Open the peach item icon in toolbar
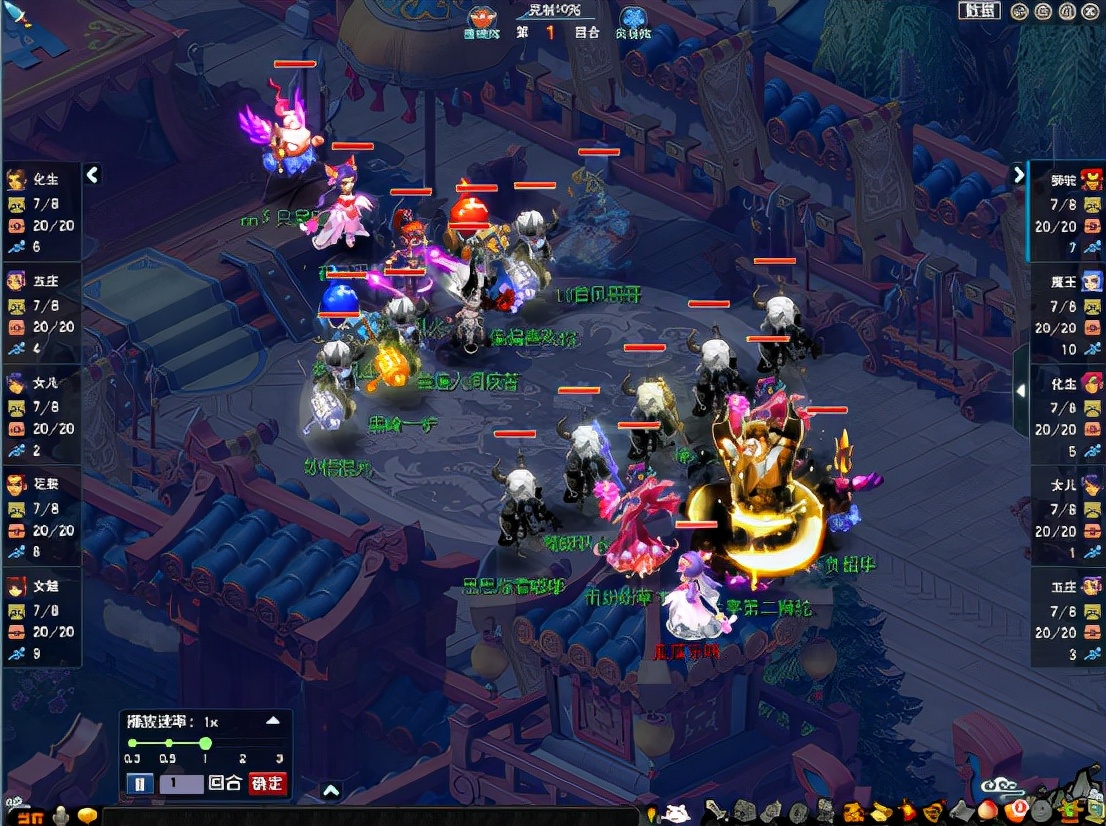The width and height of the screenshot is (1106, 826). 987,810
